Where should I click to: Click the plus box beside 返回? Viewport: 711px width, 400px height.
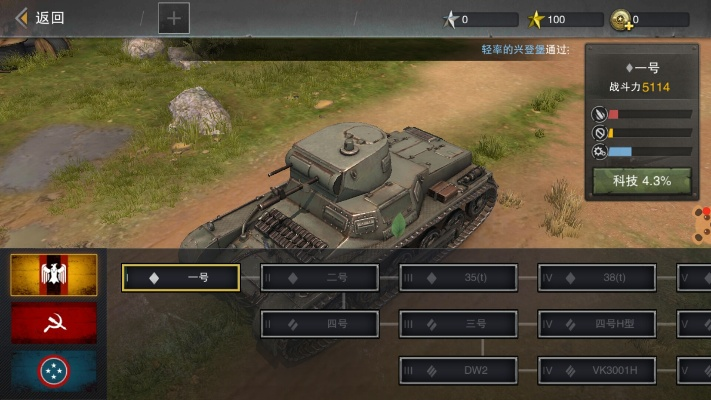[173, 17]
